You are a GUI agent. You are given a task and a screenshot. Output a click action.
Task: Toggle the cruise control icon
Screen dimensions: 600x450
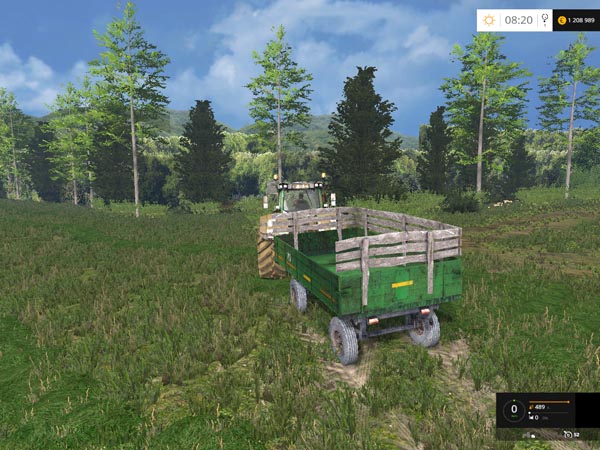click(568, 435)
